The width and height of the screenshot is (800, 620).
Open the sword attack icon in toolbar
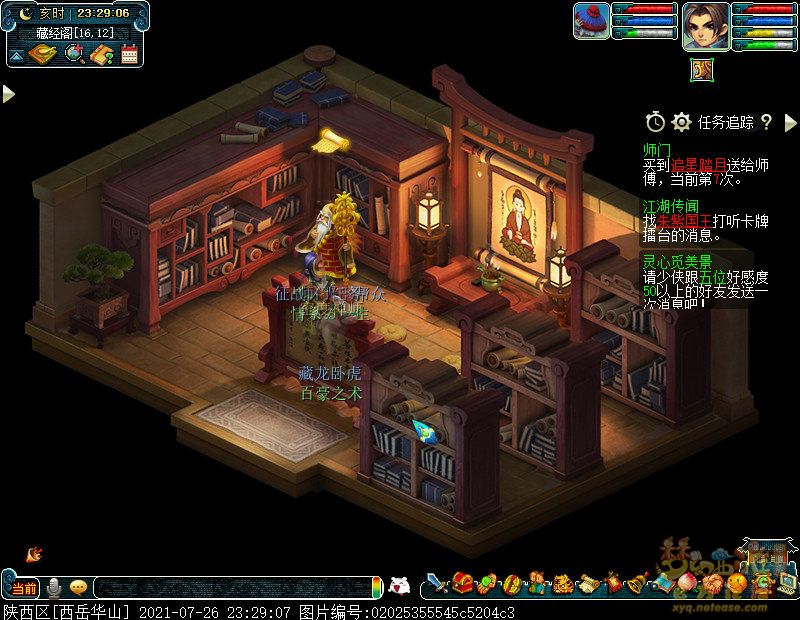pos(437,581)
